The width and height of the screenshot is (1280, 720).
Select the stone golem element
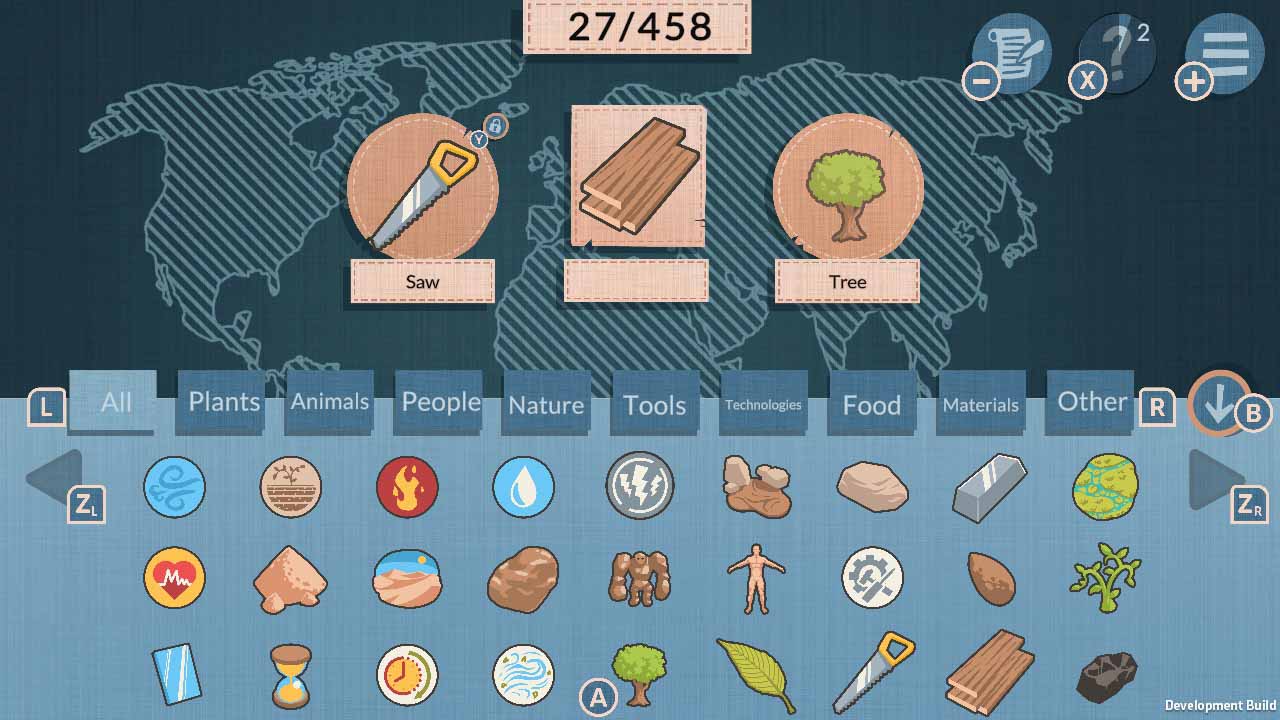coord(640,580)
